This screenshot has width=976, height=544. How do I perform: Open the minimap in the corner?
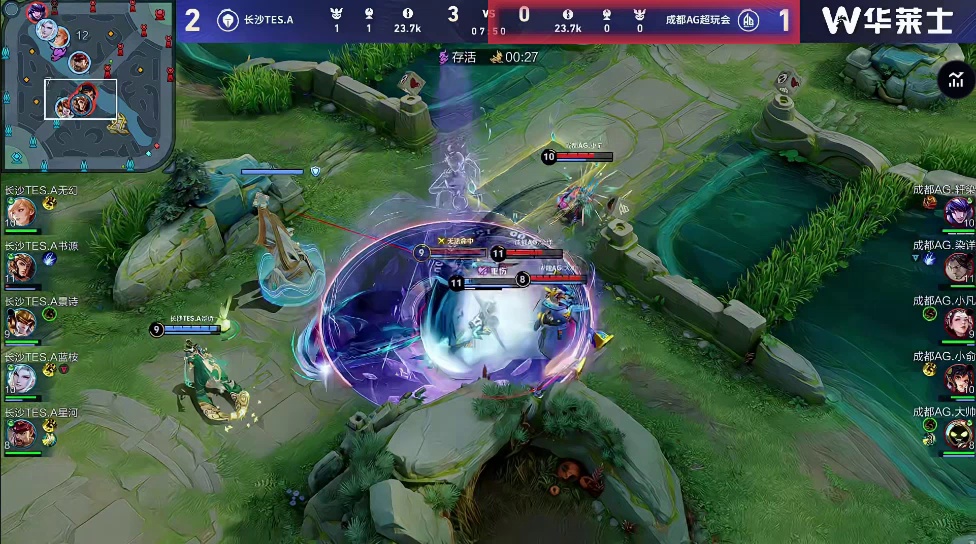pyautogui.click(x=88, y=85)
